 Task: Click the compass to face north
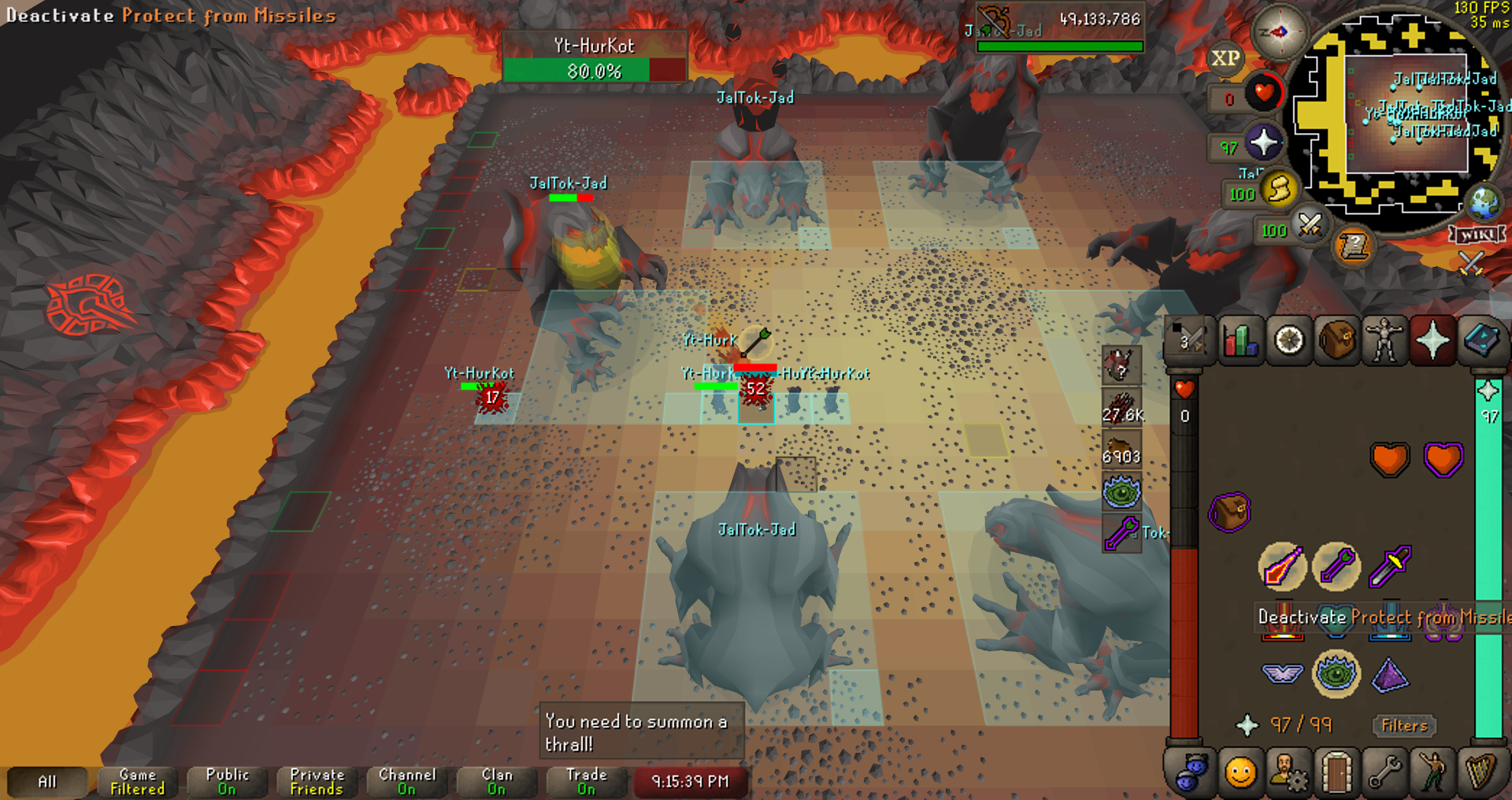1280,32
